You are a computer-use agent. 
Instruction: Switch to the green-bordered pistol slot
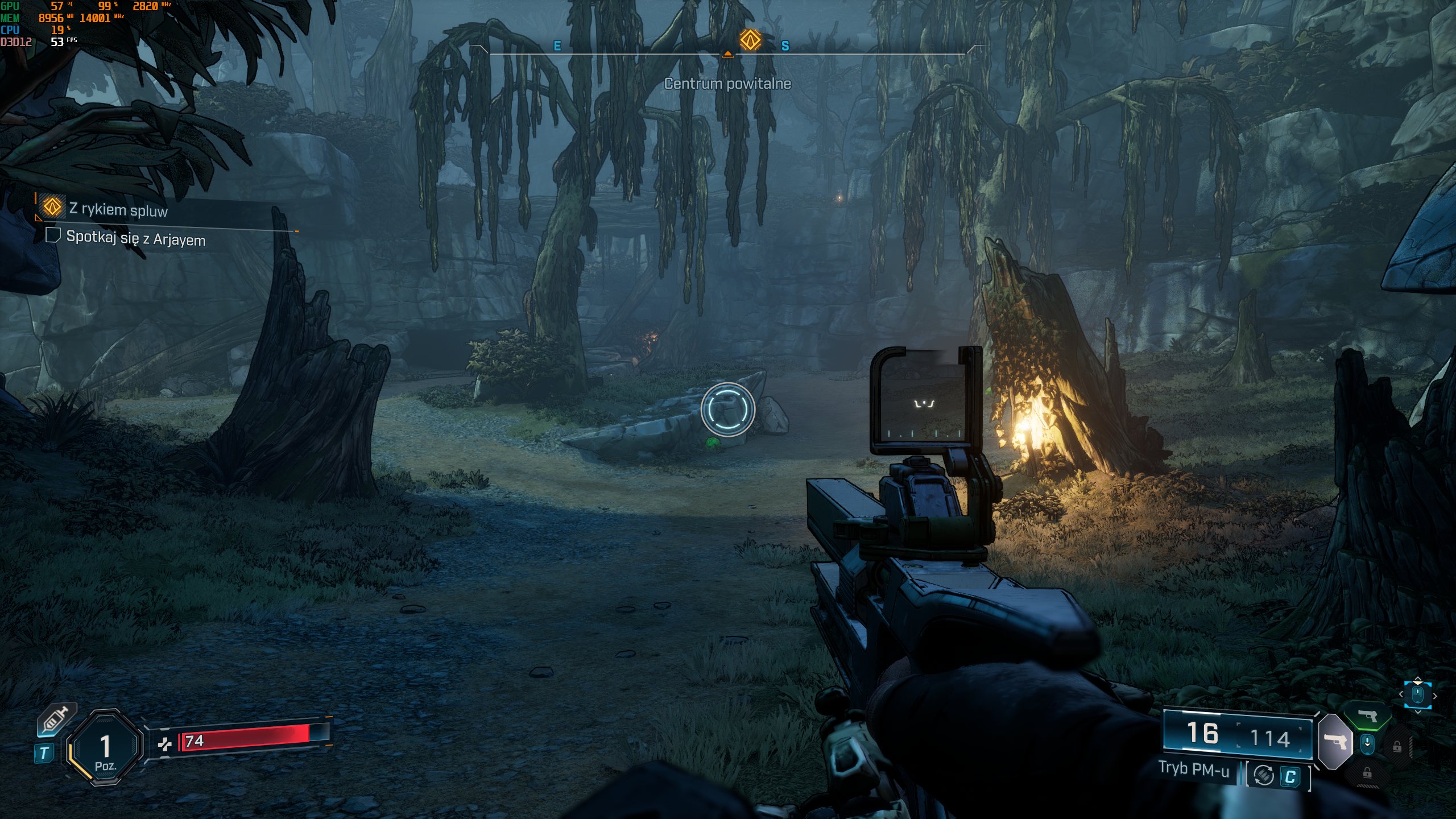point(1368,715)
